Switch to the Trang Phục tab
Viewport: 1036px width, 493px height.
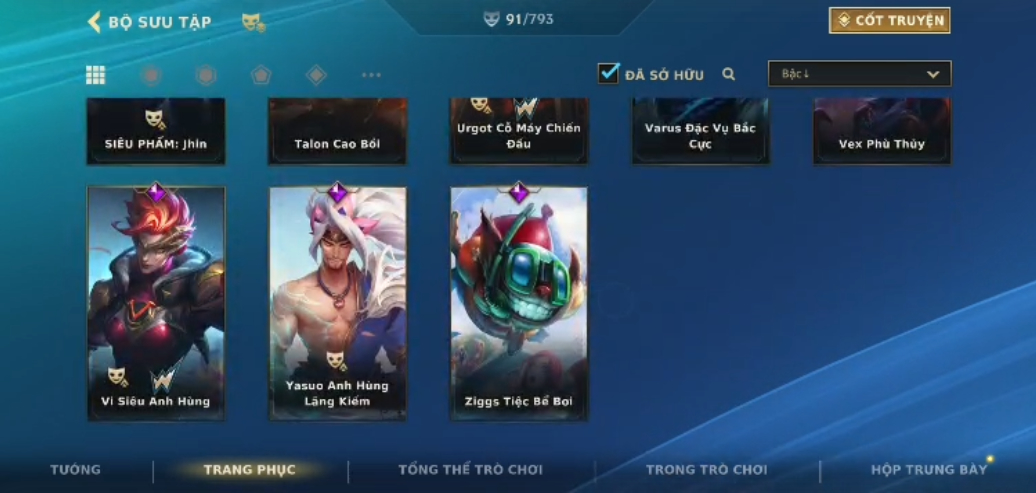[249, 470]
